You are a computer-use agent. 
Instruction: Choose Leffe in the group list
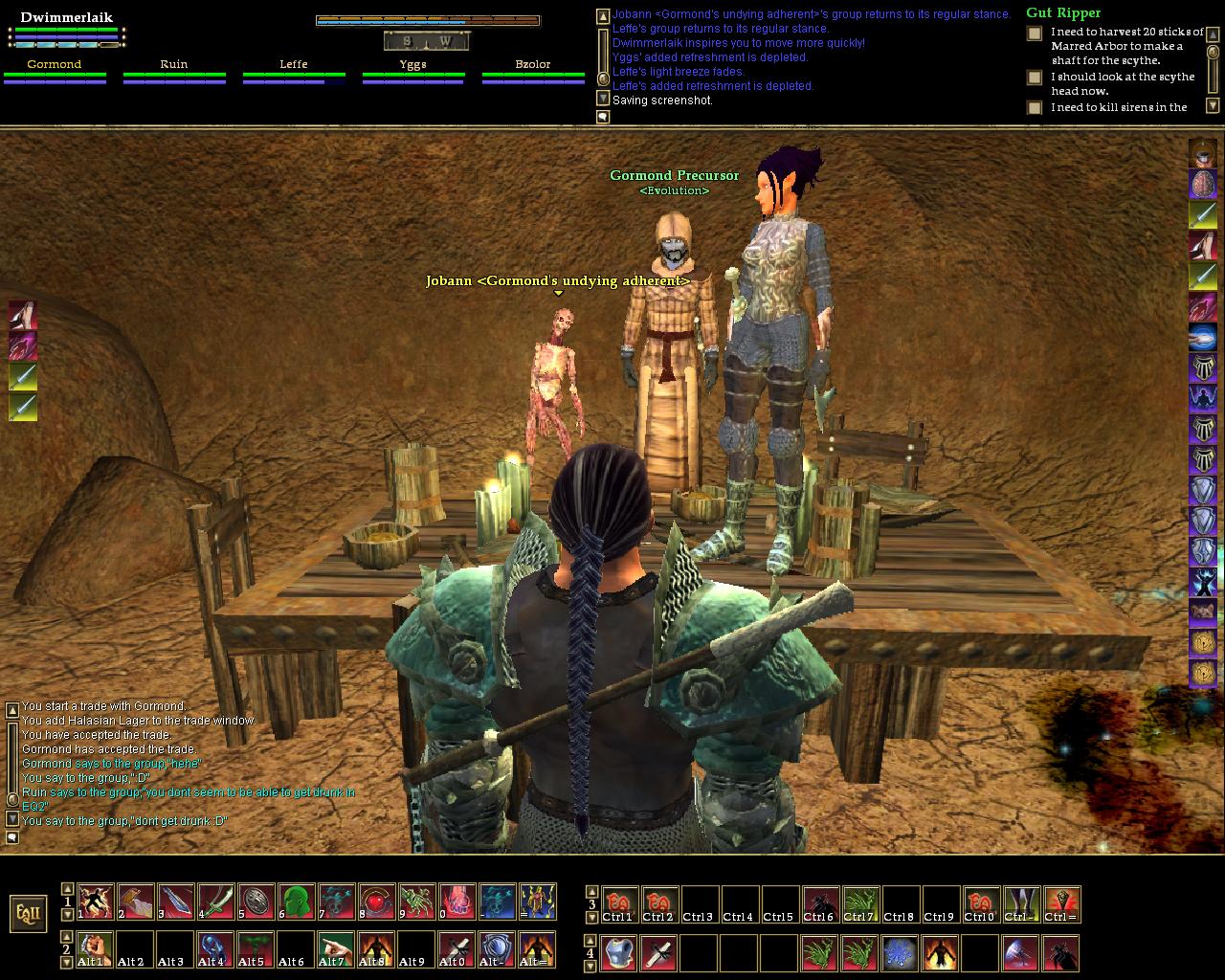coord(294,64)
